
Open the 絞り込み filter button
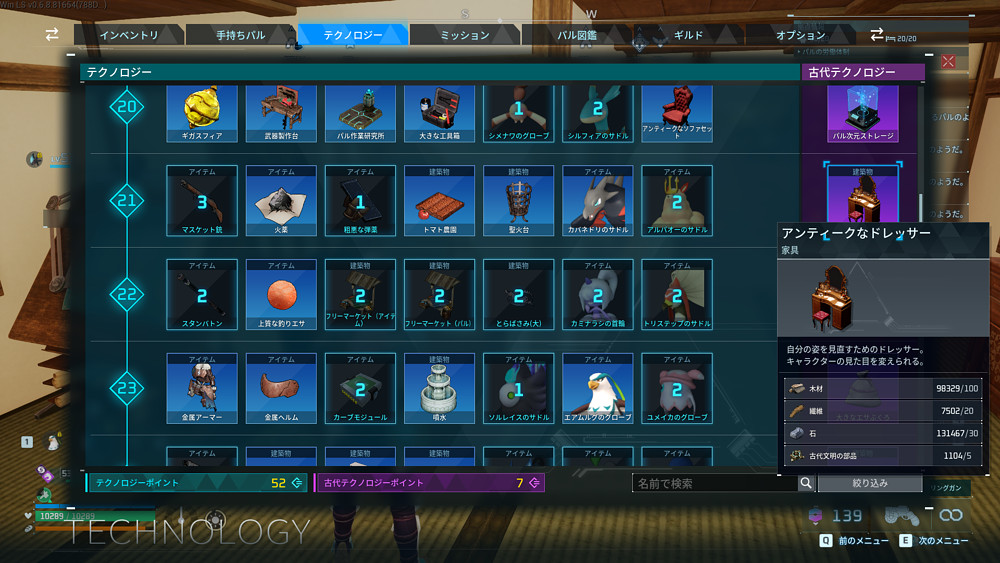[x=868, y=483]
